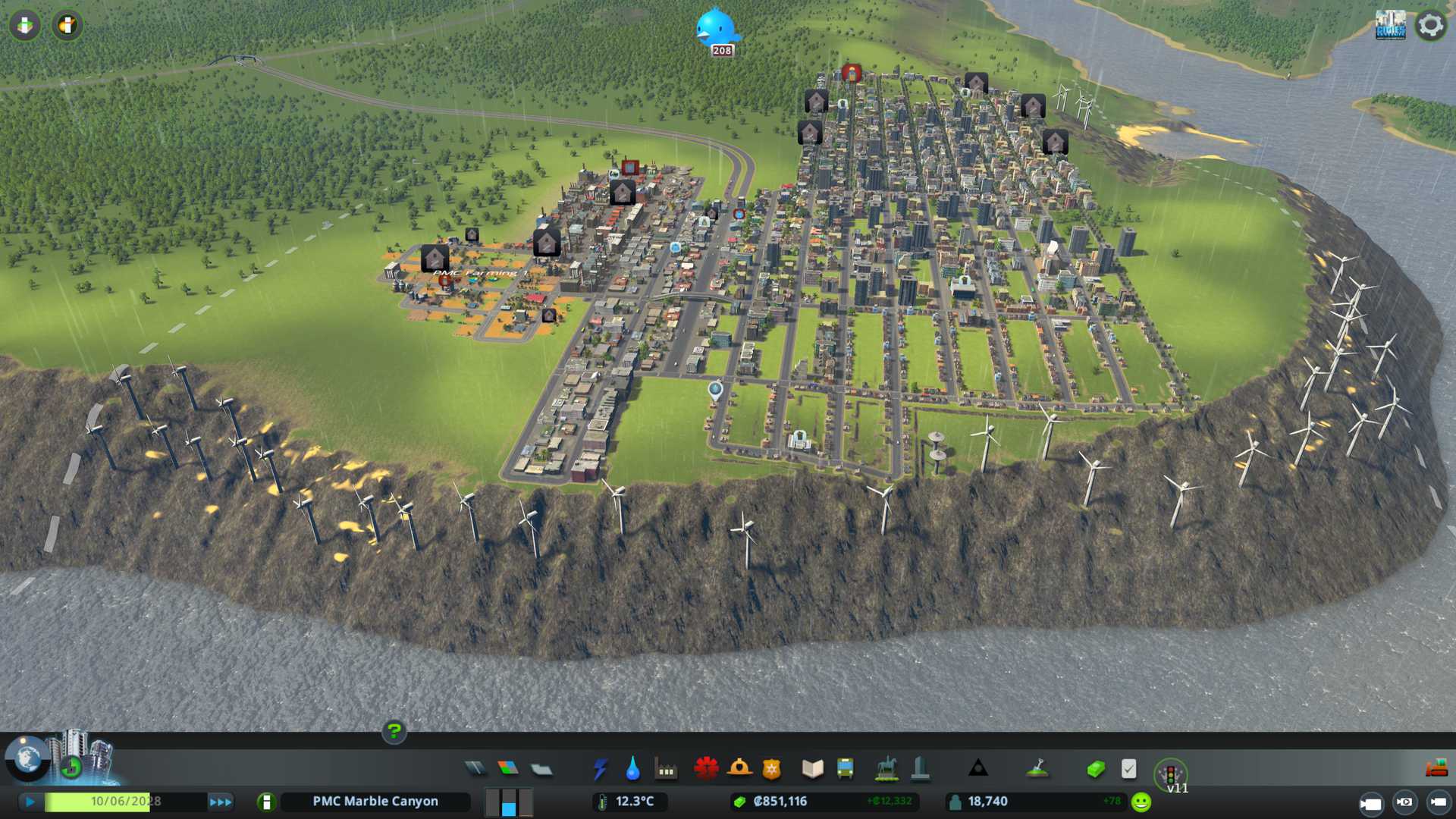Open the Public Transport menu
Screen dimensions: 1456x819
click(x=845, y=769)
